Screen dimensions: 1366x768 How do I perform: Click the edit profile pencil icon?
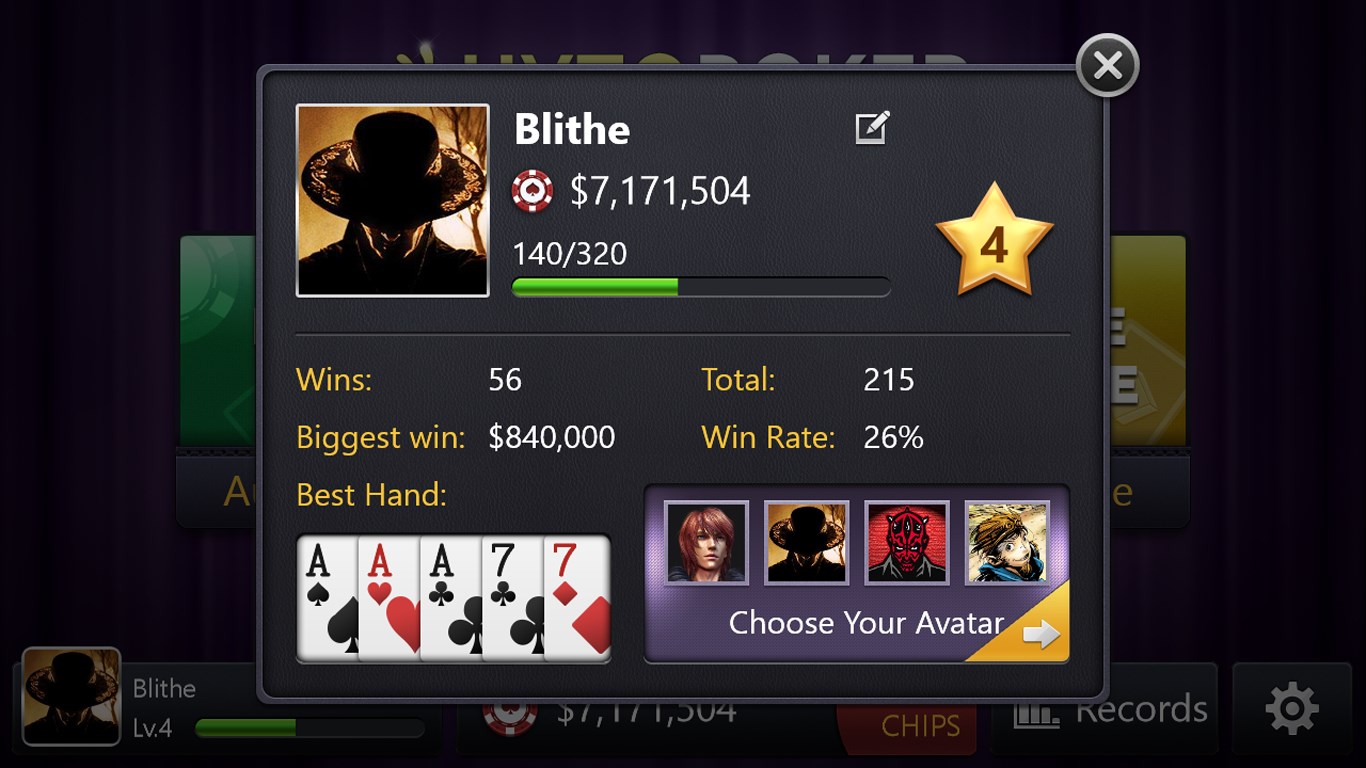pos(869,128)
